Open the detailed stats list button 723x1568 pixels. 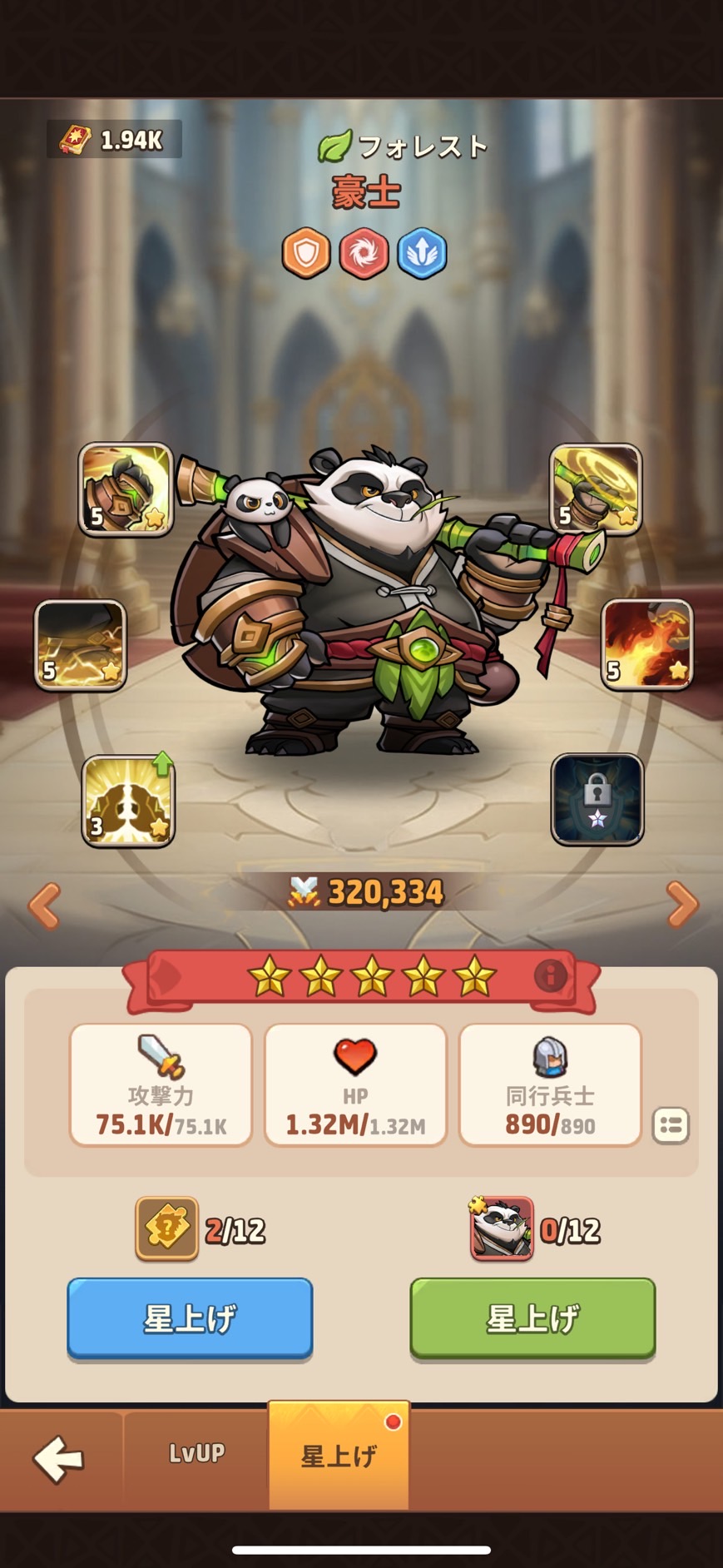tap(671, 1125)
